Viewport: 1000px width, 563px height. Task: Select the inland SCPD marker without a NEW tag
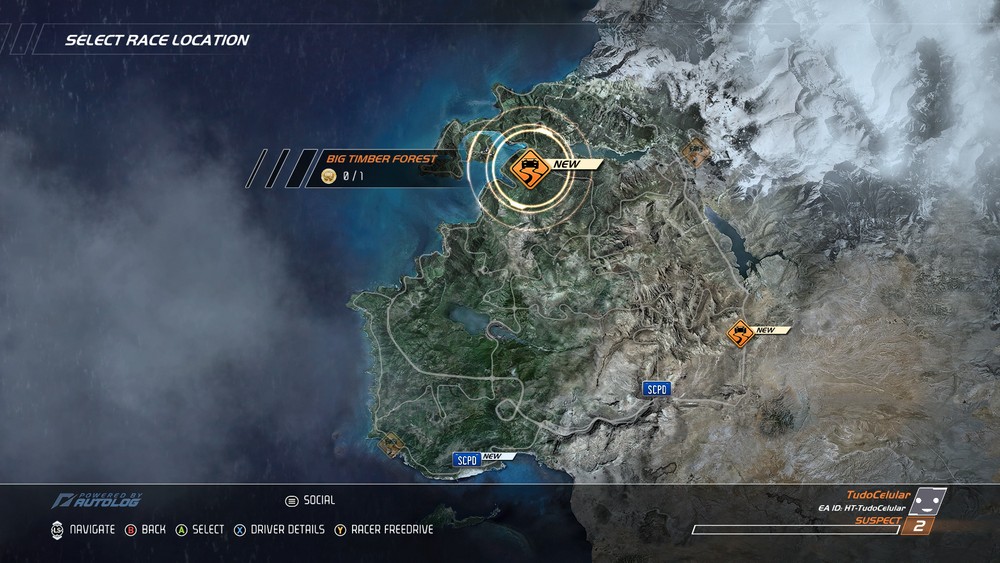(x=656, y=388)
